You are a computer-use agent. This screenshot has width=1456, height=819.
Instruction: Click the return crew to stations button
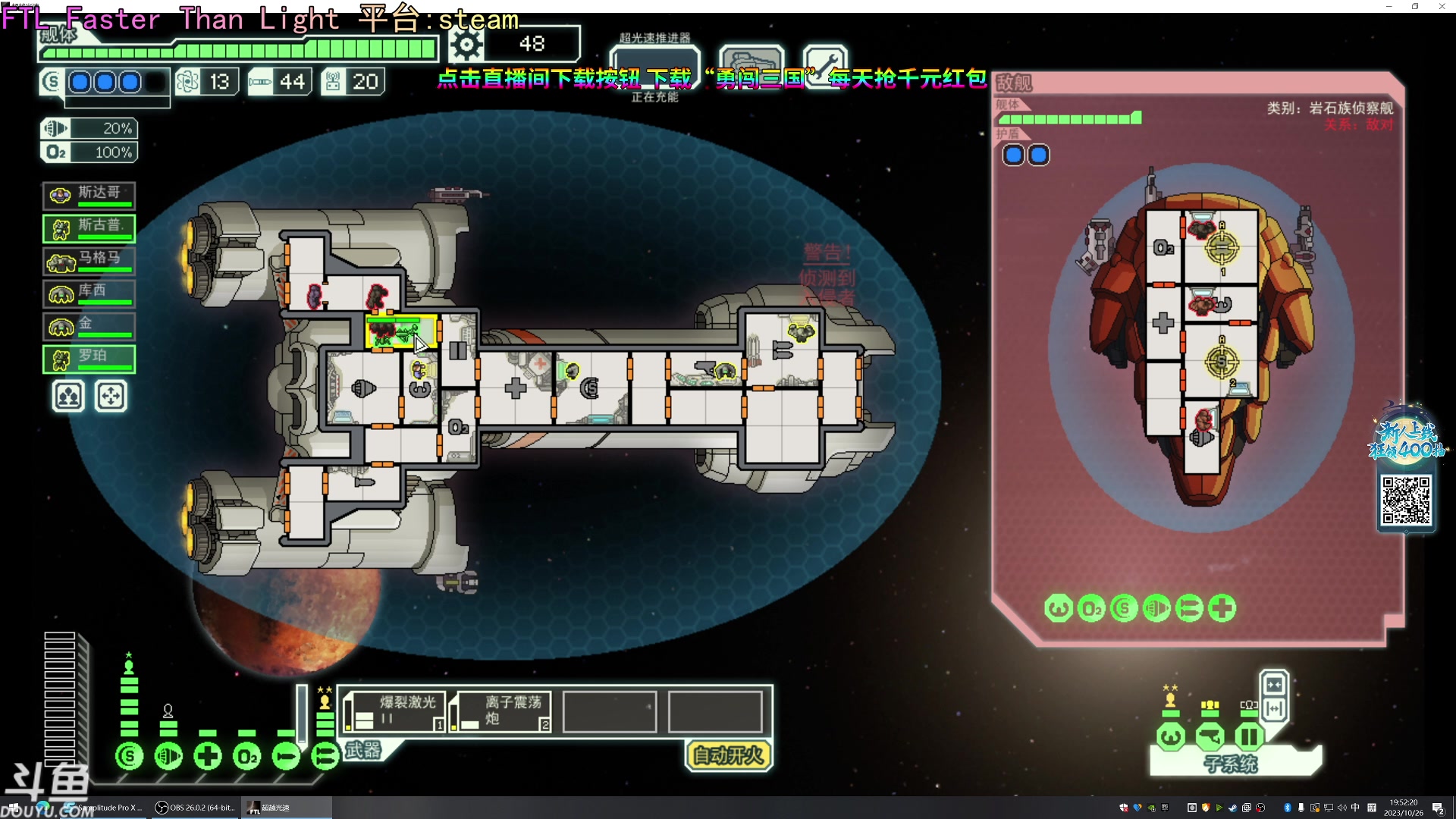pyautogui.click(x=111, y=396)
